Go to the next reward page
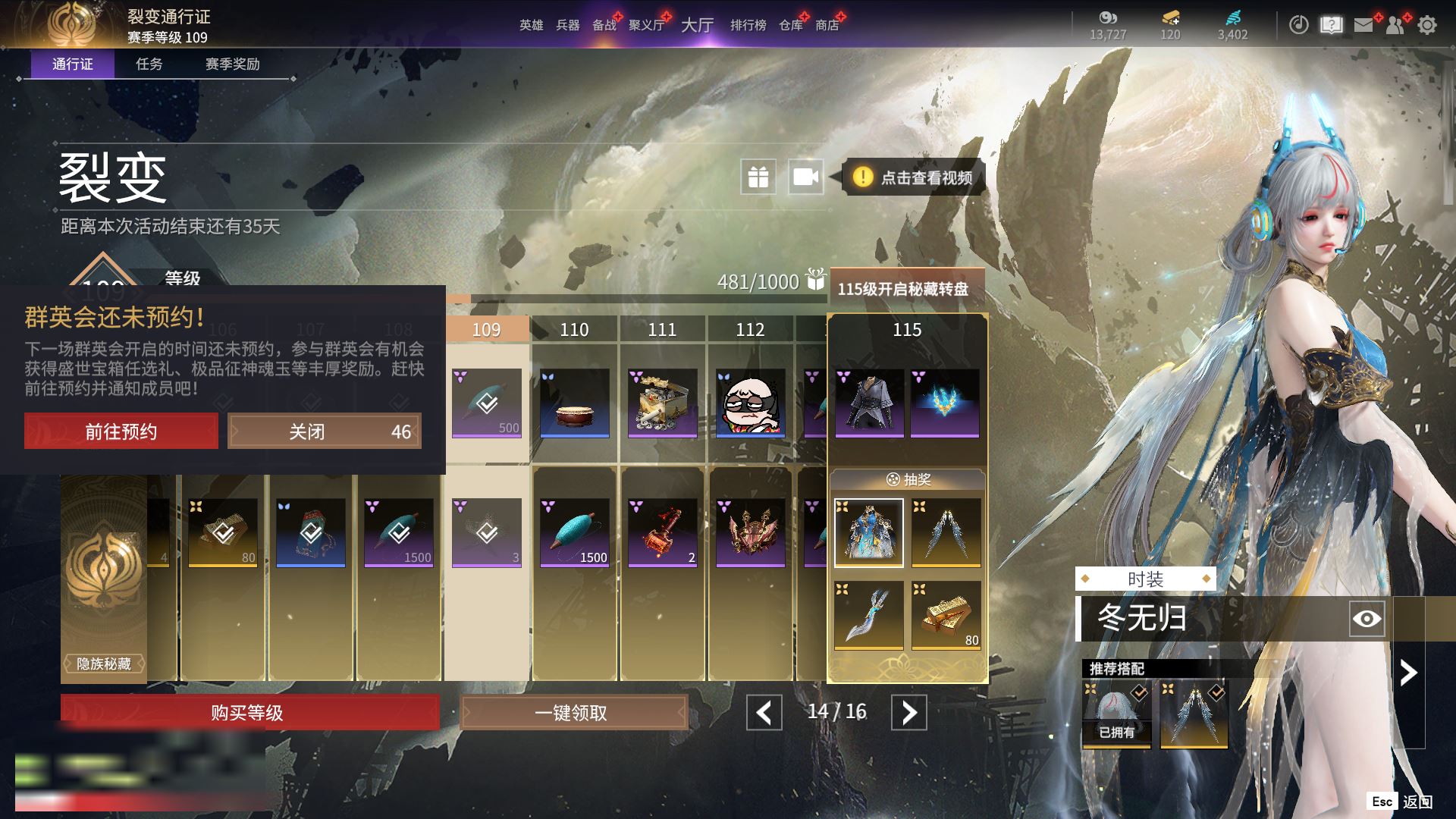Viewport: 1456px width, 819px height. click(x=908, y=713)
